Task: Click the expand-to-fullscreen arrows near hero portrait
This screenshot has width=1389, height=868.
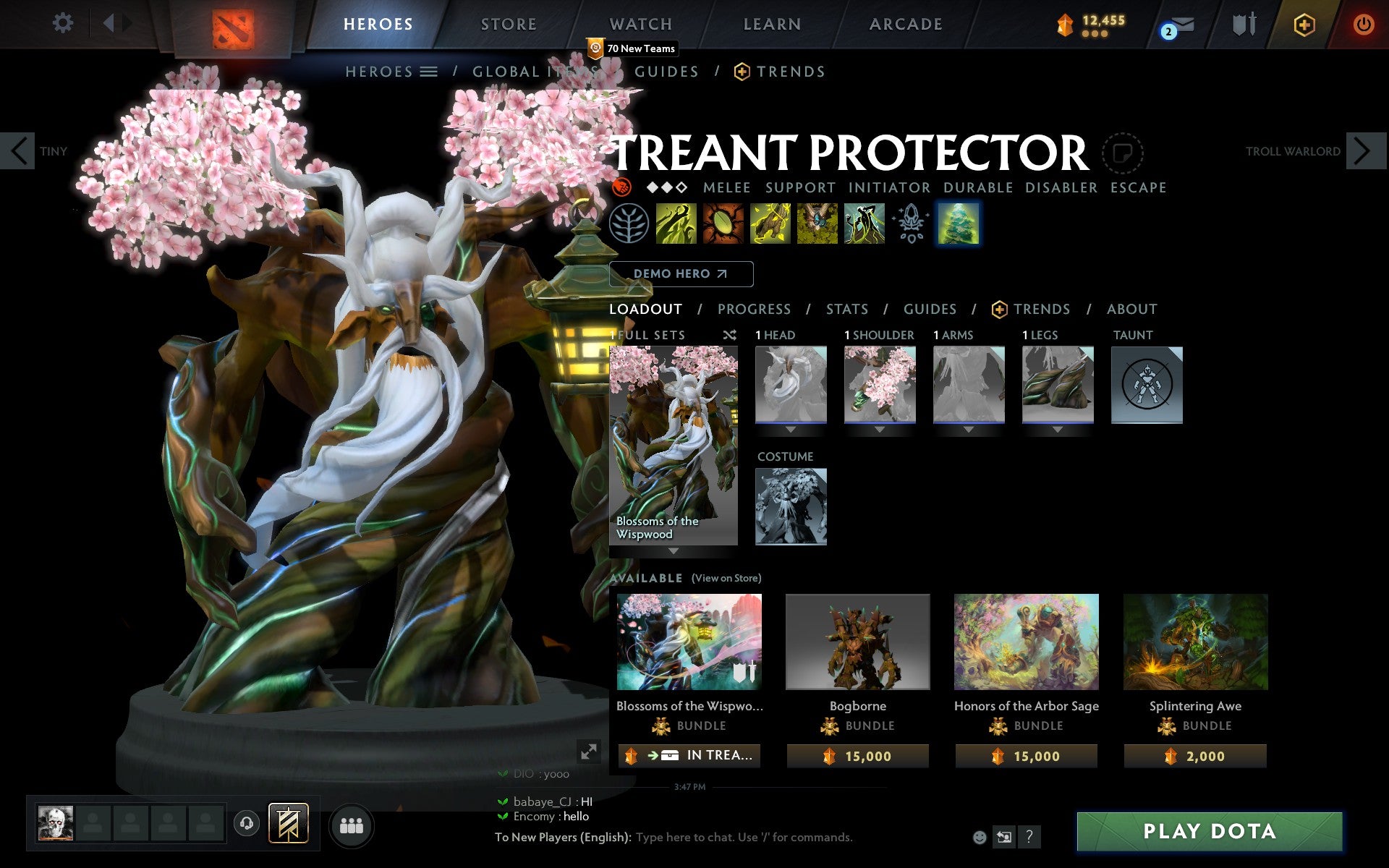Action: (590, 752)
